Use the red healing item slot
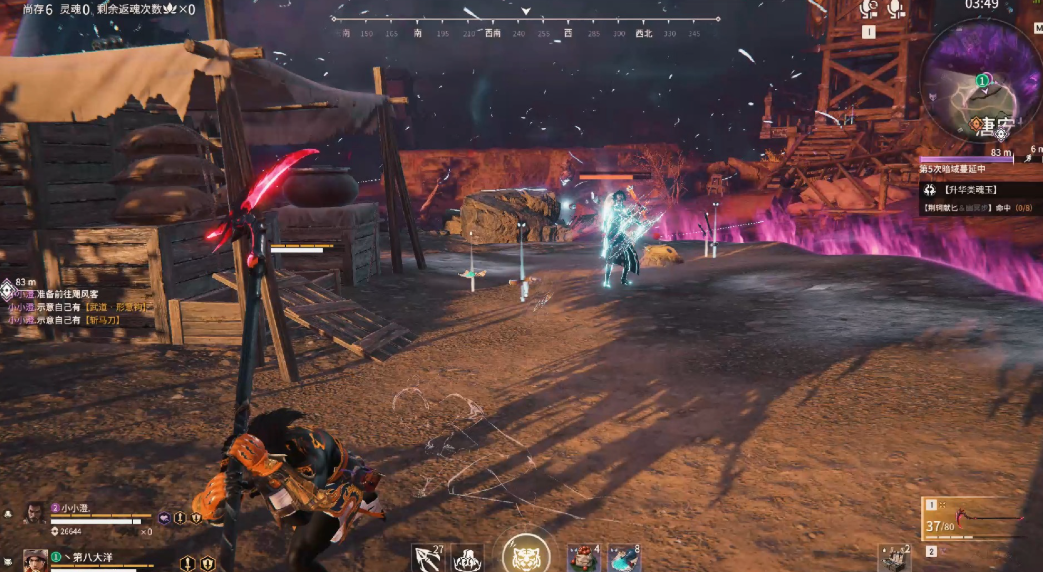 583,558
